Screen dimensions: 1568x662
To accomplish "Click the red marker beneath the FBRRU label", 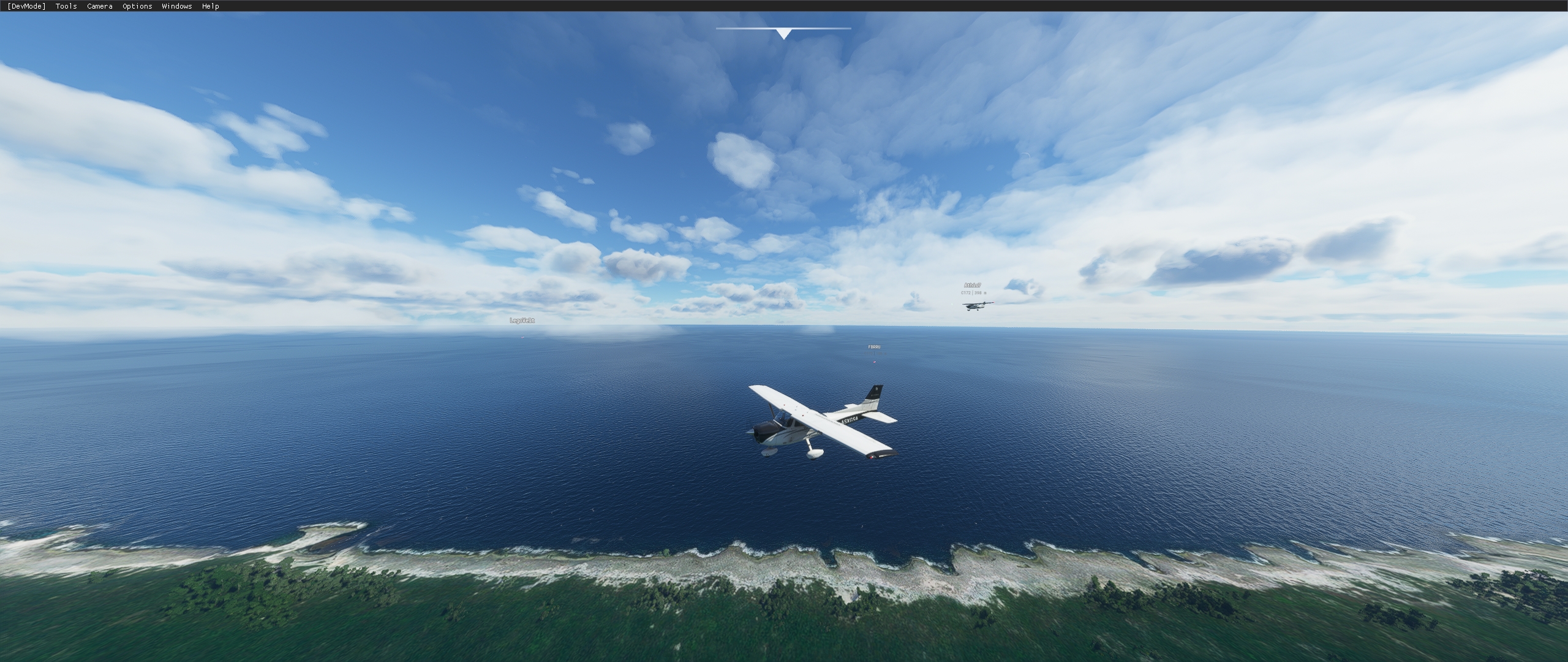I will pos(875,362).
